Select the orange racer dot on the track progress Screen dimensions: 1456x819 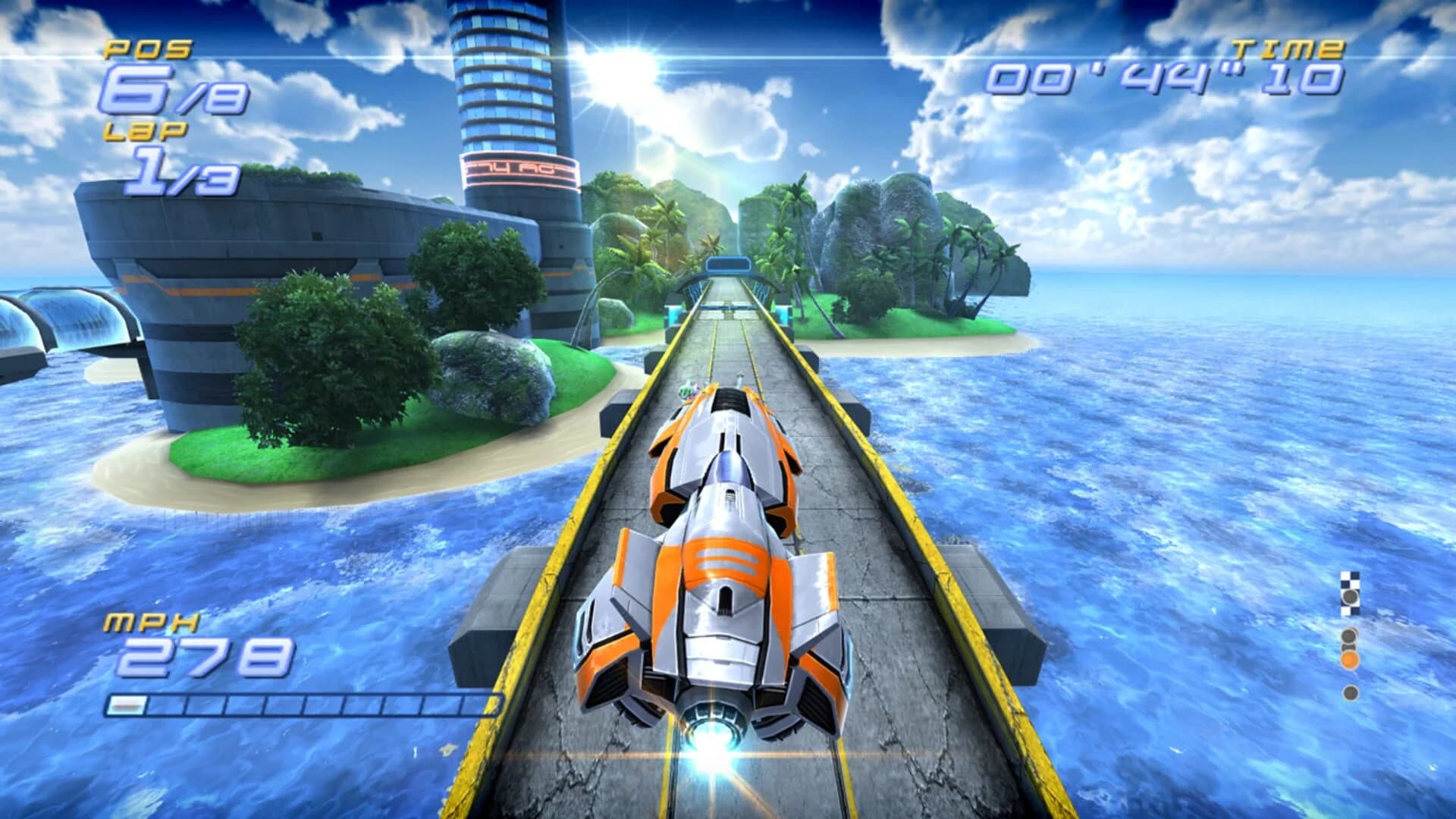pyautogui.click(x=1350, y=659)
